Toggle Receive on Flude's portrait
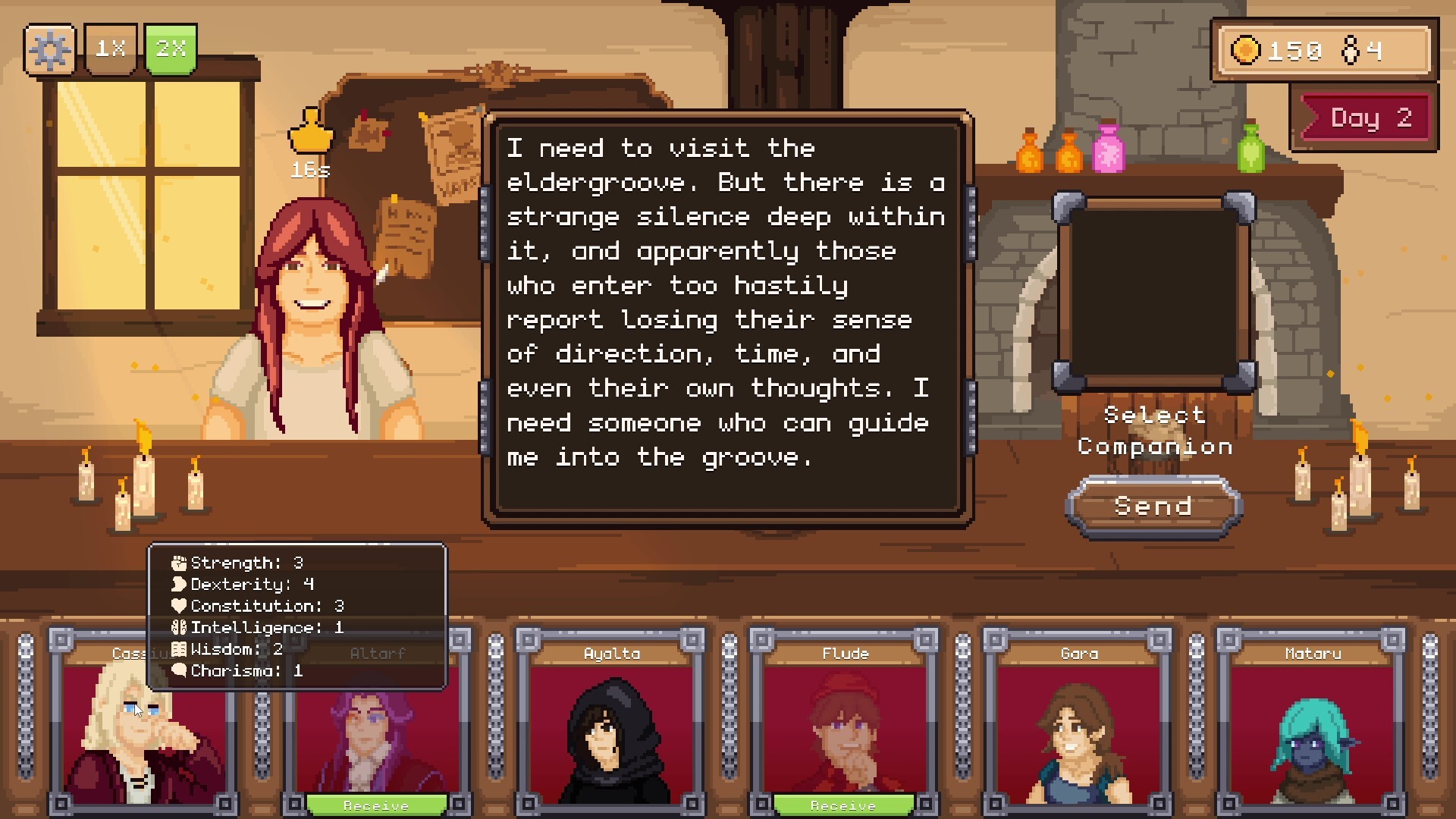The image size is (1456, 819). 843,805
